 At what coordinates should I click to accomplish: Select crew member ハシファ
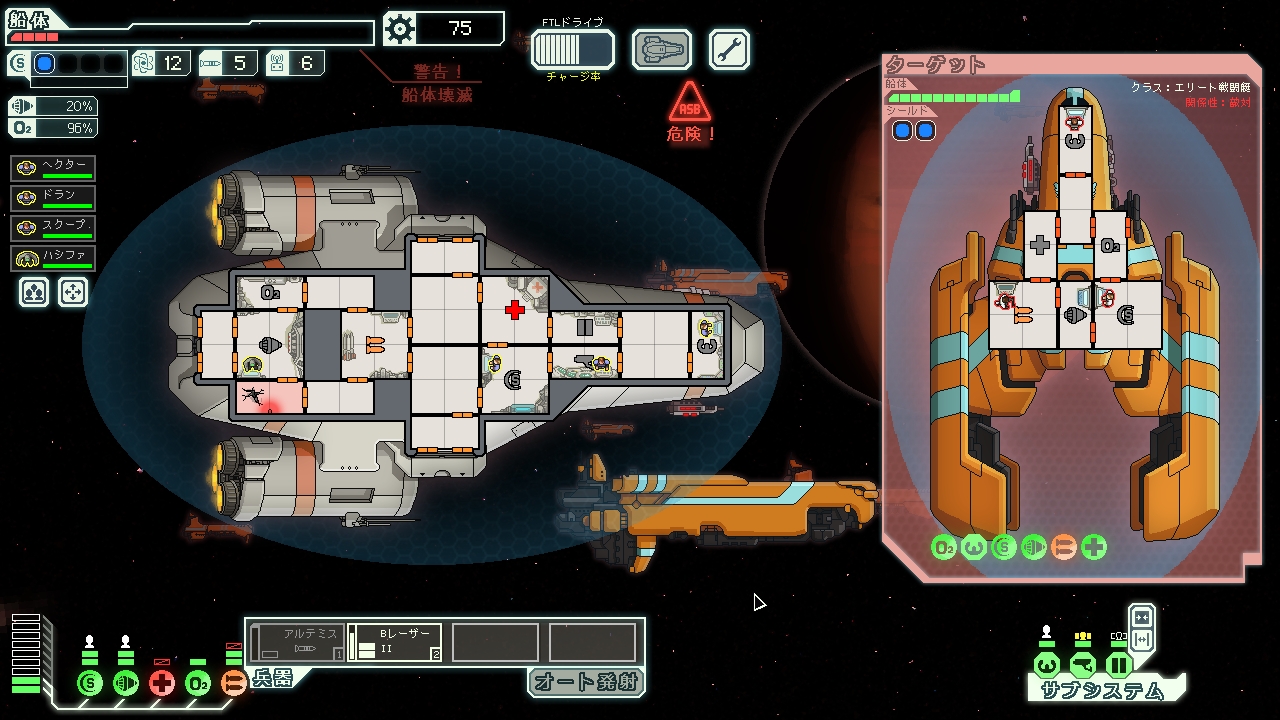point(54,258)
